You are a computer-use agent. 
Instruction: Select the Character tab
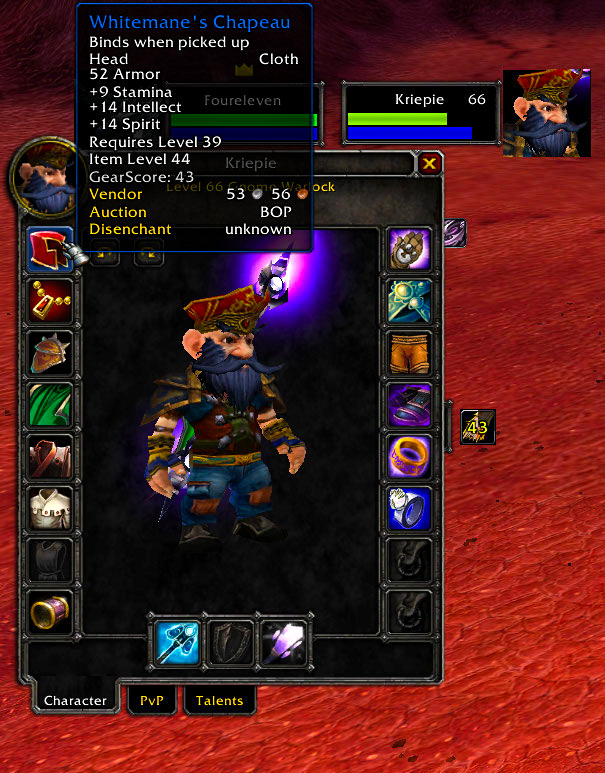76,700
